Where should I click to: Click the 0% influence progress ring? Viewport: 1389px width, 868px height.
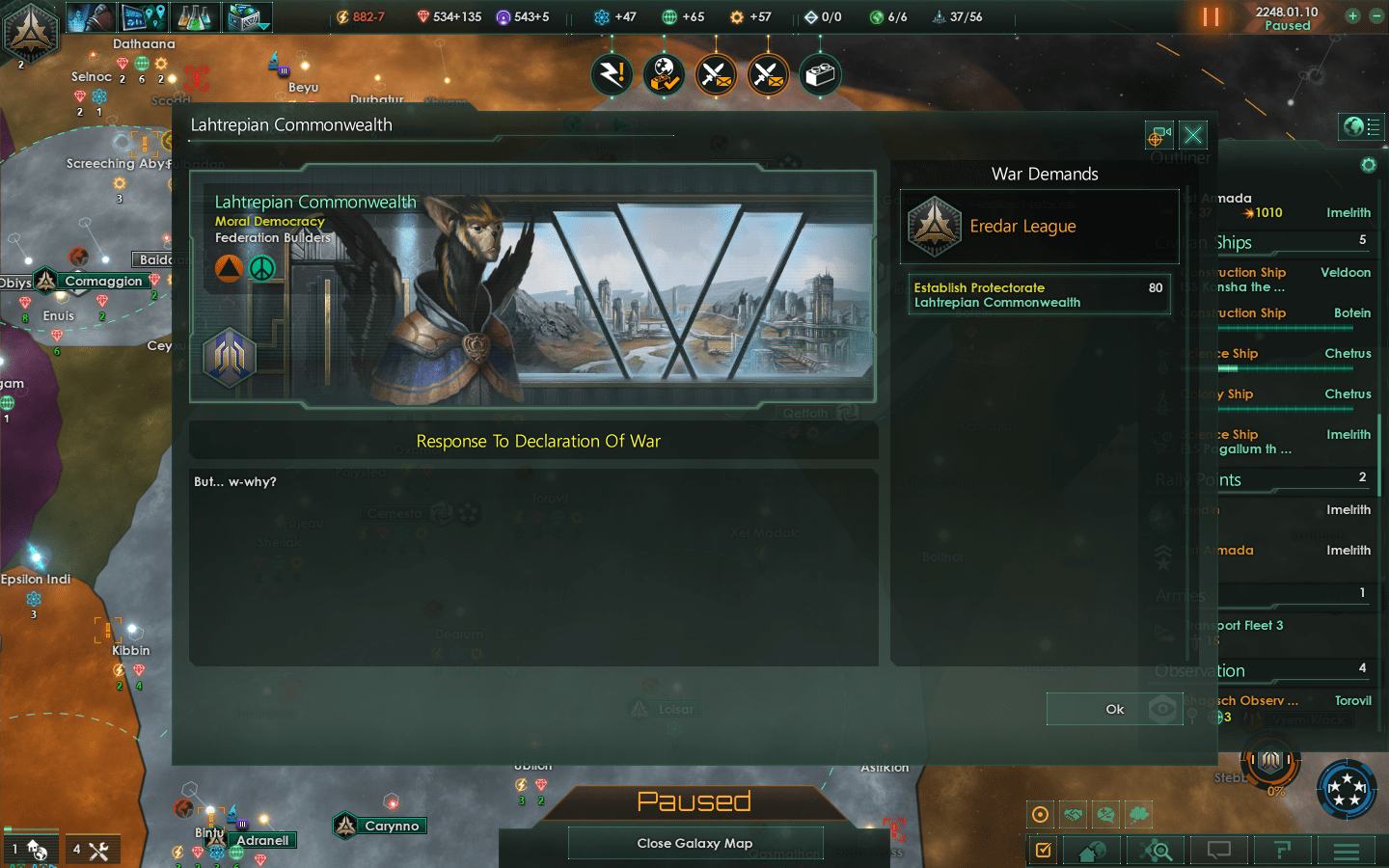tap(1271, 762)
